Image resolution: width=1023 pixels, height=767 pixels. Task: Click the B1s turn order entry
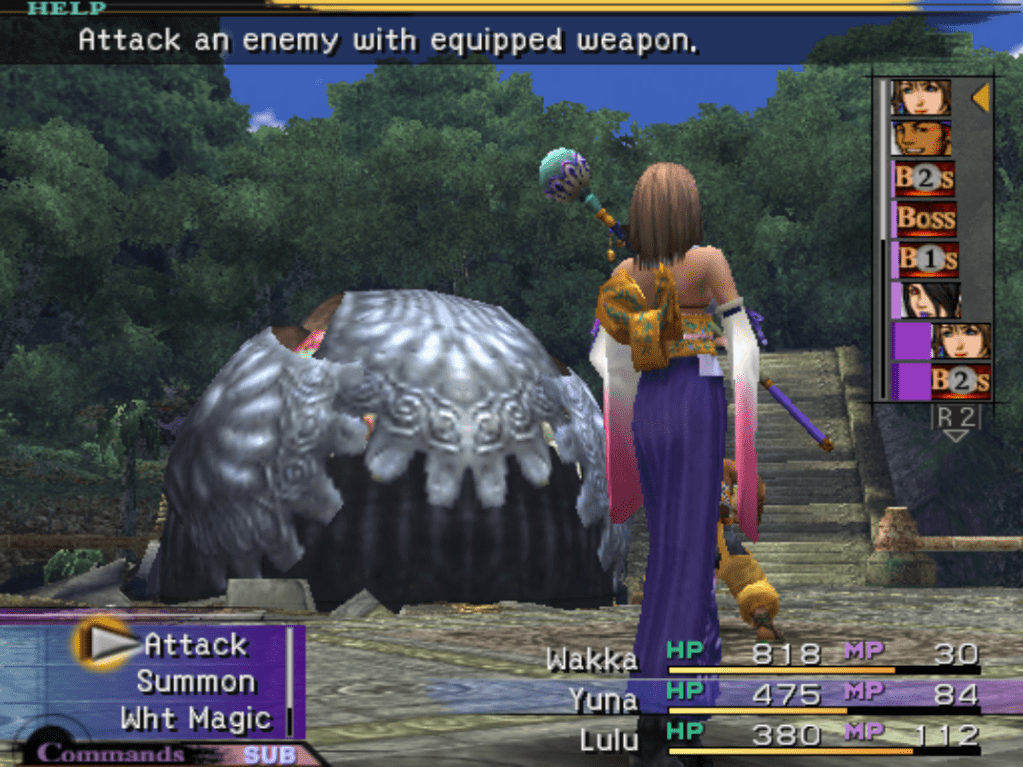926,260
